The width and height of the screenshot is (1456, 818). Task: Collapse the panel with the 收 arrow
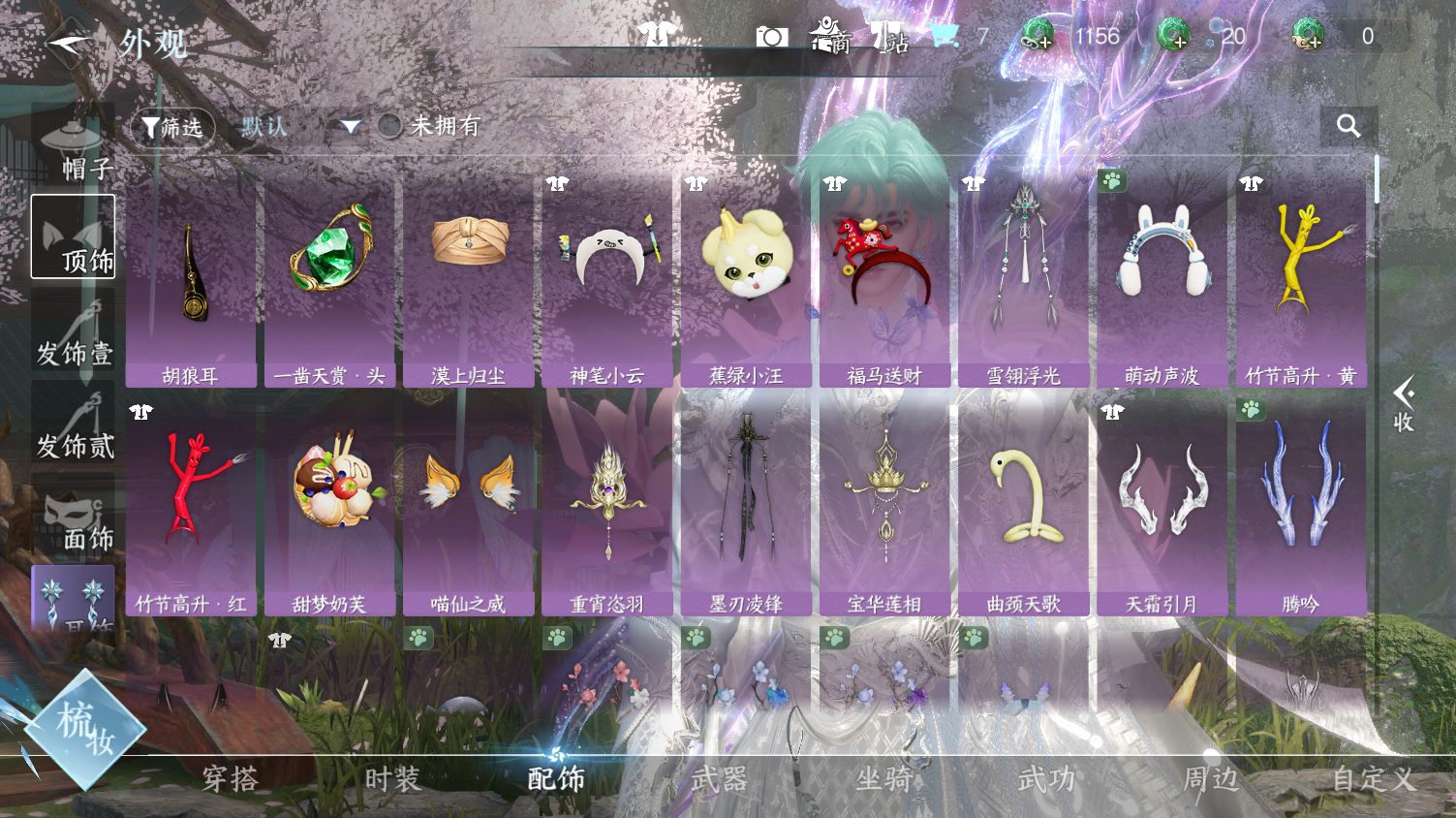[x=1404, y=405]
